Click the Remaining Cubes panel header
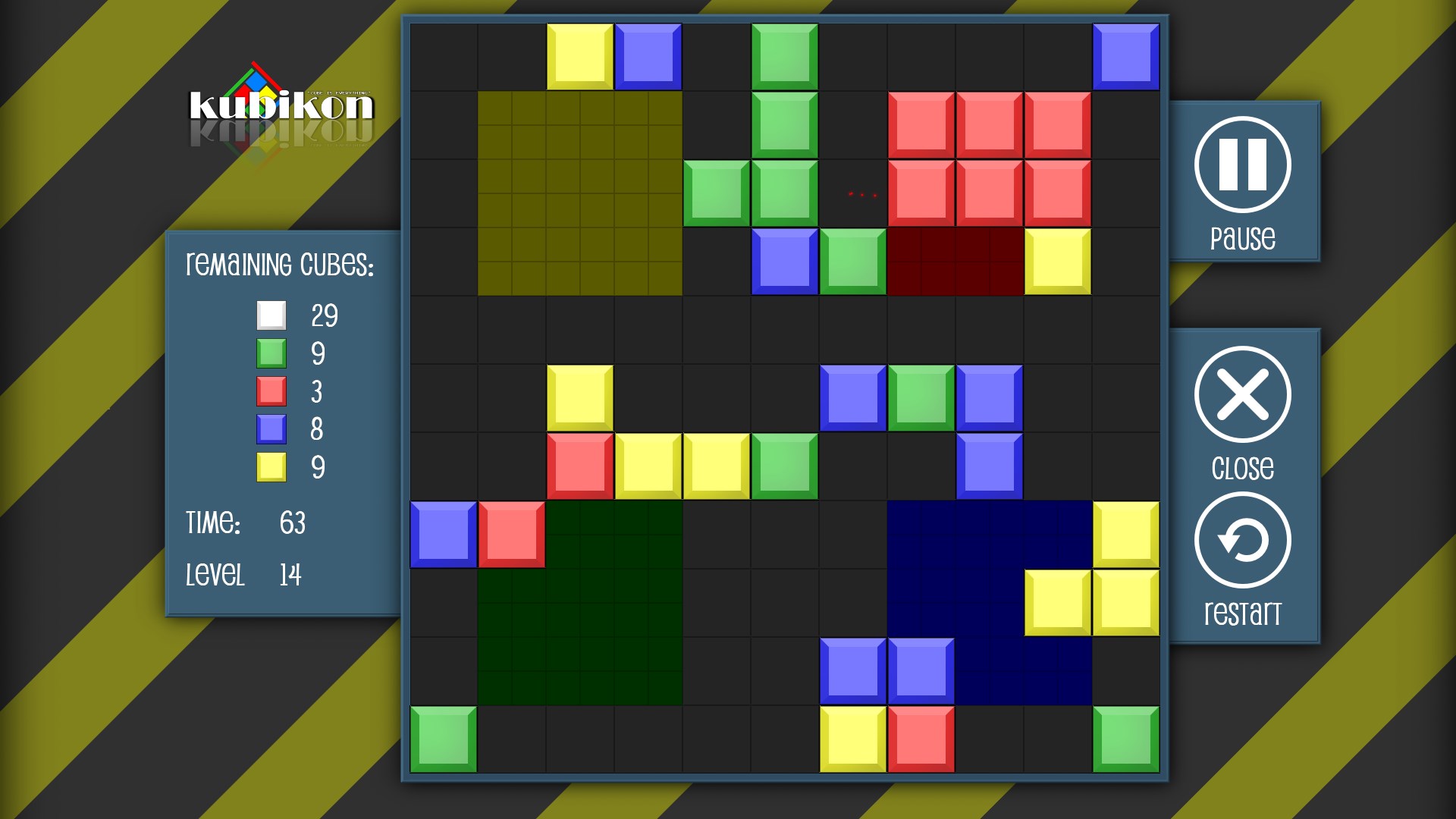 coord(281,265)
